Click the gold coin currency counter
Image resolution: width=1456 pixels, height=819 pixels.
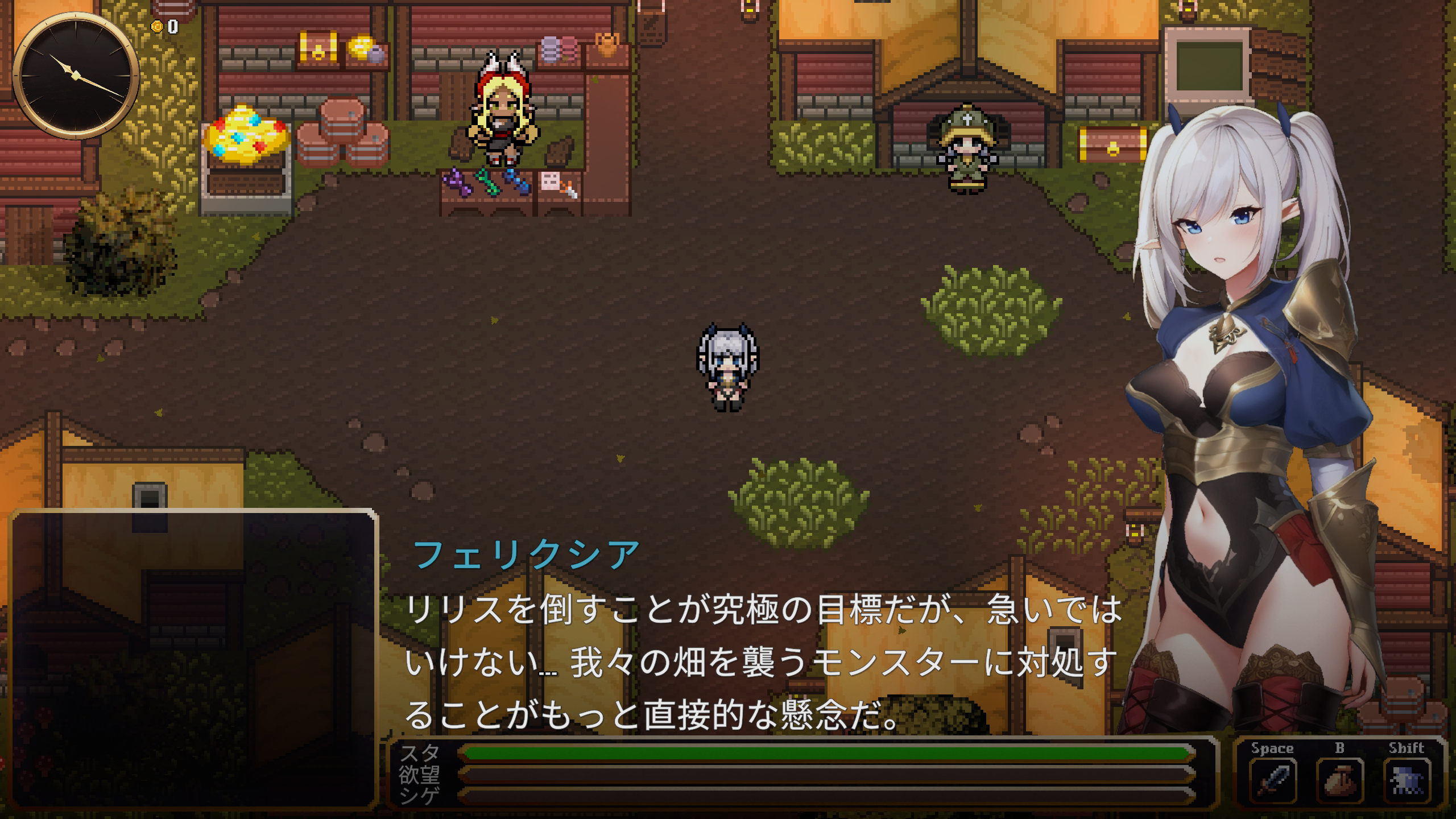(164, 25)
